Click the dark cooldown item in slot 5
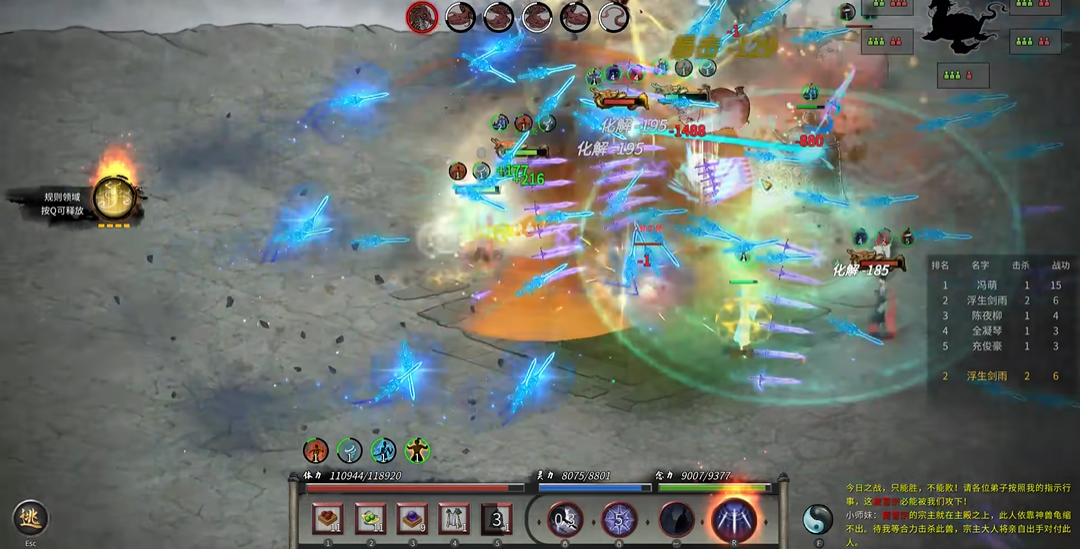 pyautogui.click(x=497, y=518)
